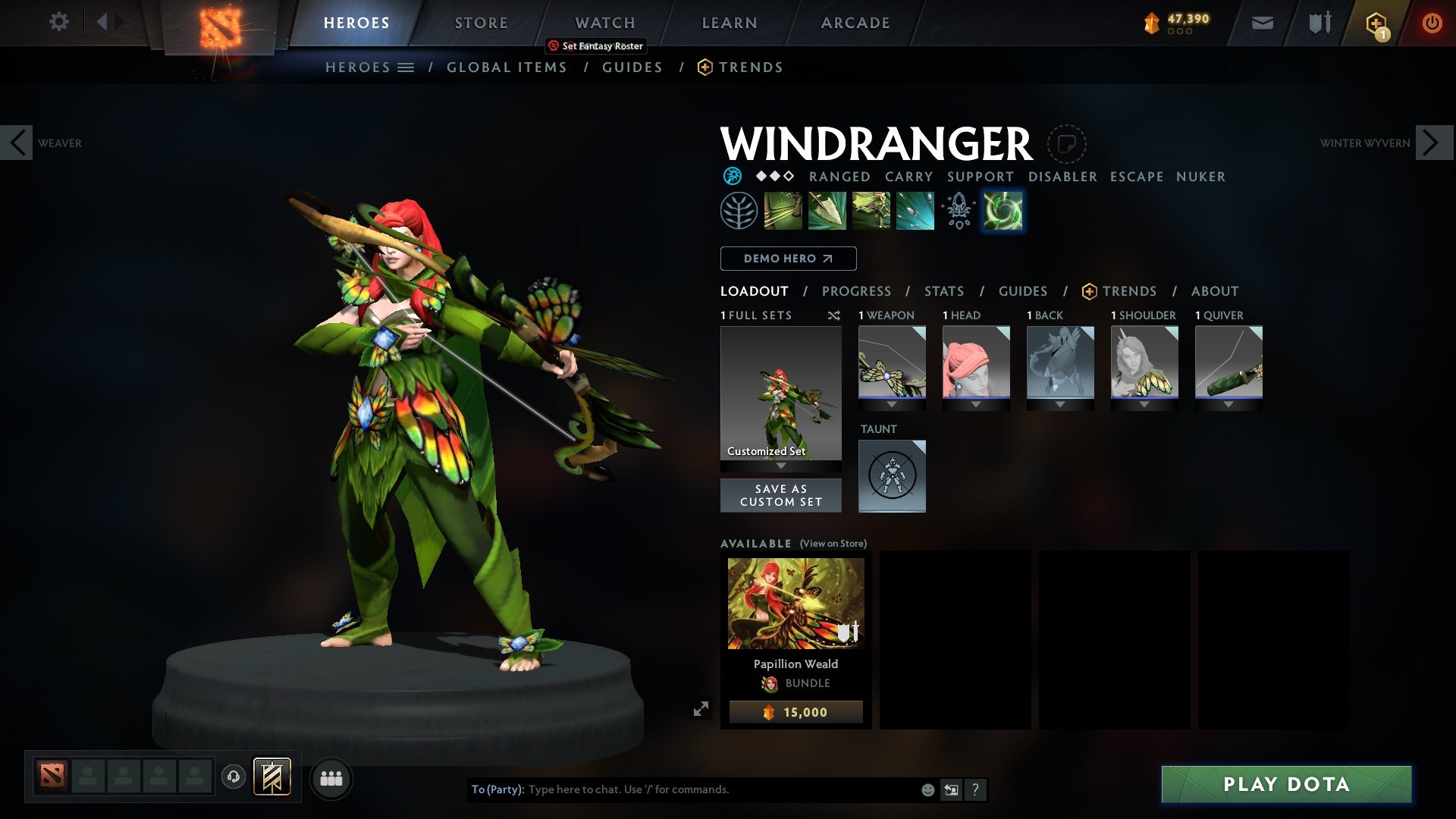Toggle fullscreen preview with expand arrows icon
Screen dimensions: 1456x819
pyautogui.click(x=702, y=707)
